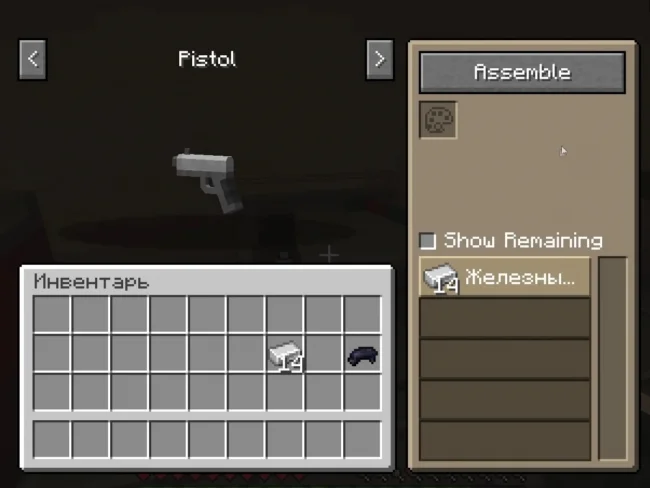Open the paint palette icon
Viewport: 650px width, 488px height.
pyautogui.click(x=438, y=120)
